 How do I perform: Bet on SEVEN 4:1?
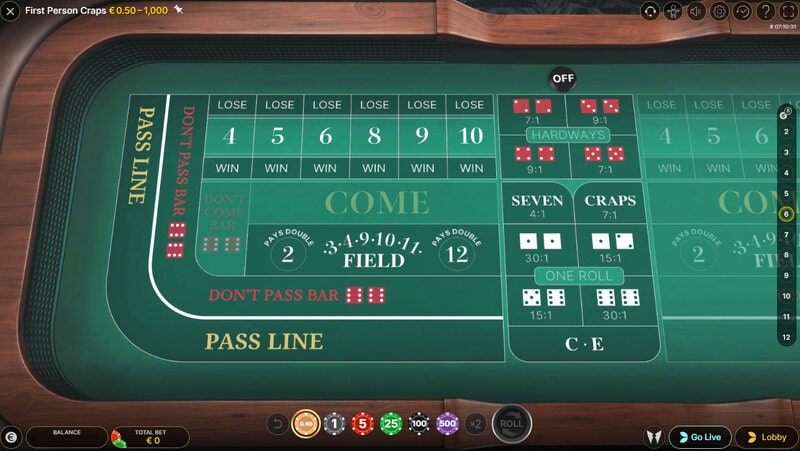point(537,206)
